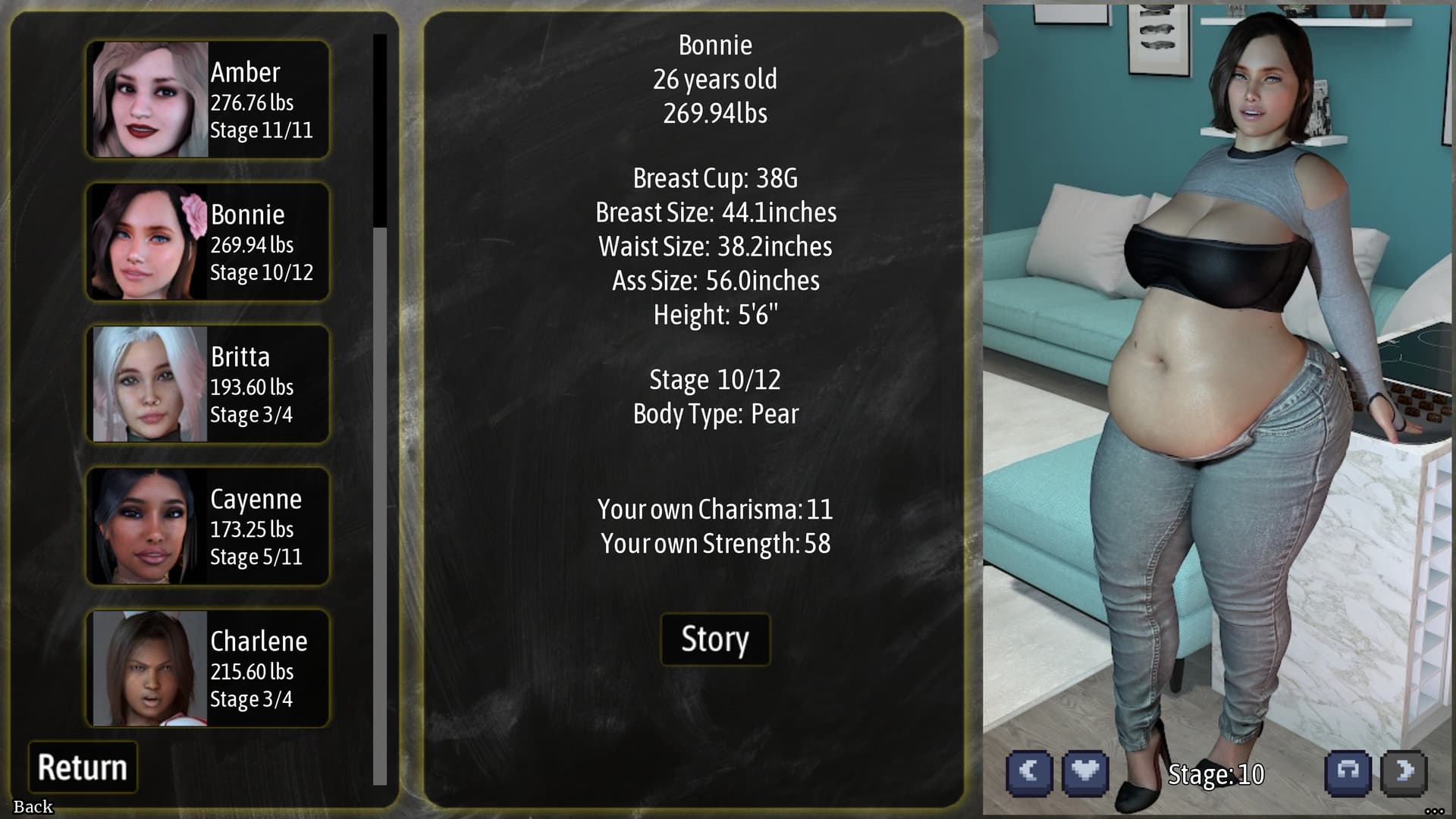Click the headphones-shaped icon button
The width and height of the screenshot is (1456, 819).
[x=1348, y=773]
